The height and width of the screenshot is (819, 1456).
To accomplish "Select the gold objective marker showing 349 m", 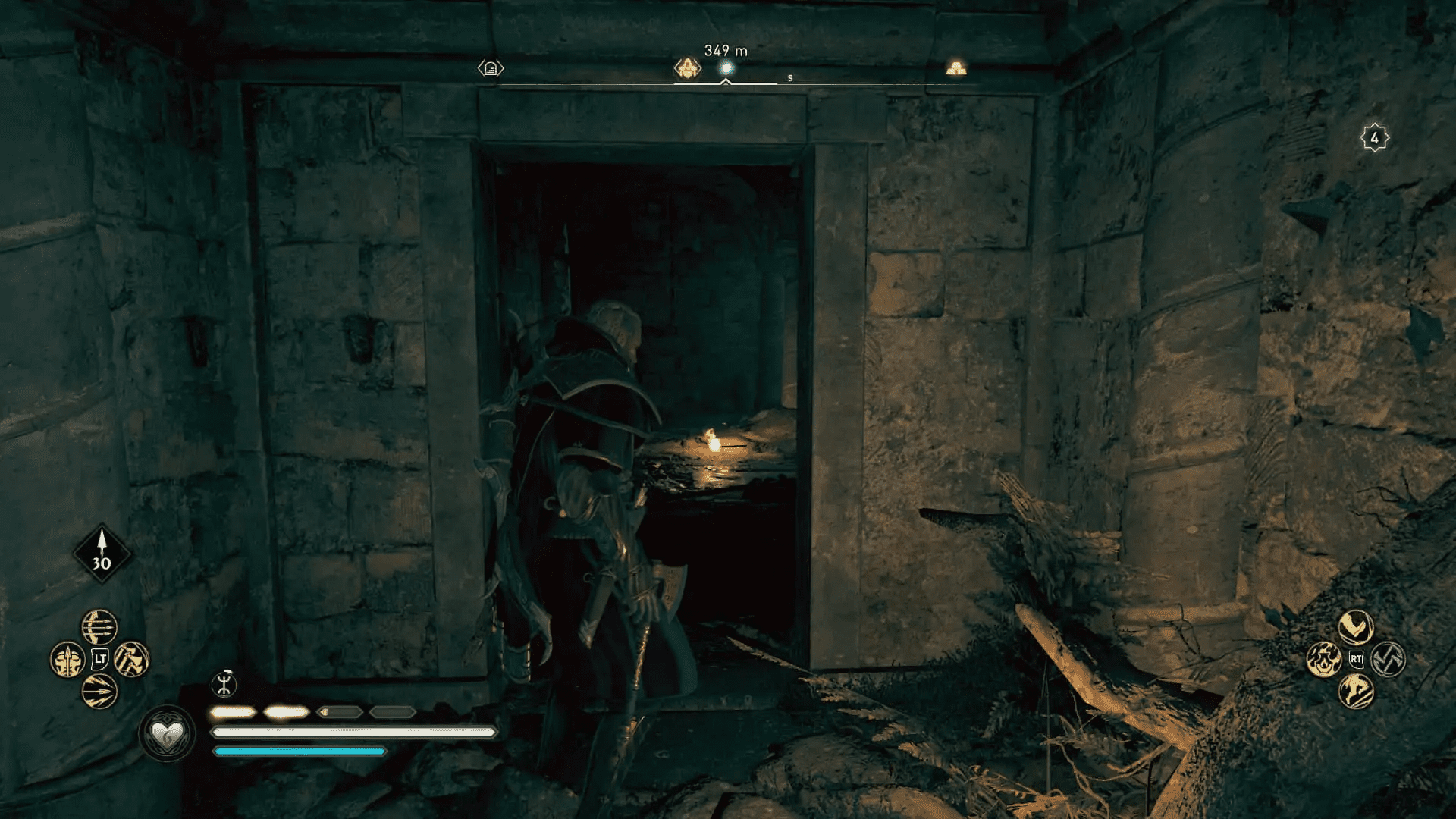I will click(x=689, y=67).
